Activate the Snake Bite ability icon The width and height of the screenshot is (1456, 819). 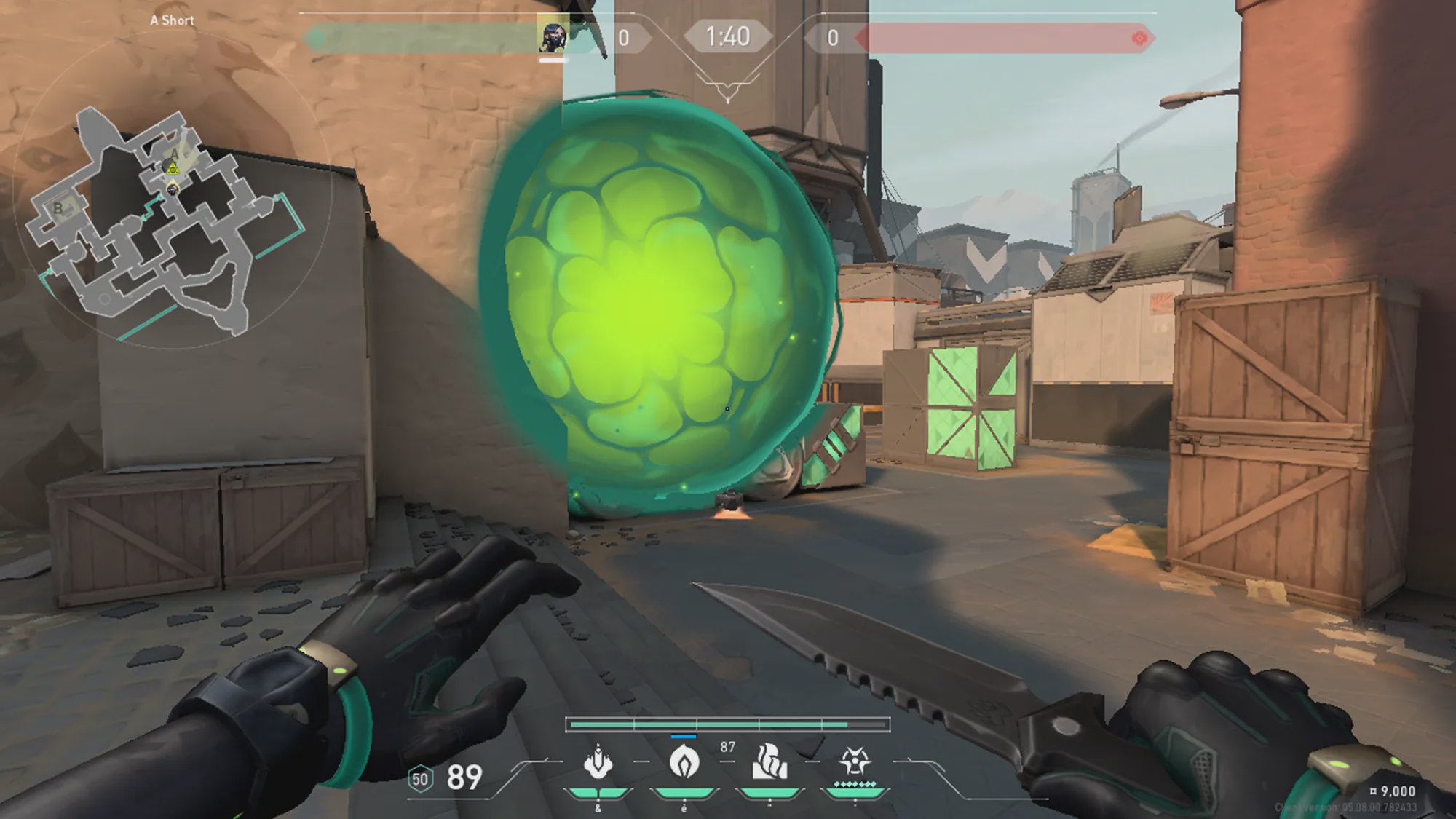pos(598,763)
